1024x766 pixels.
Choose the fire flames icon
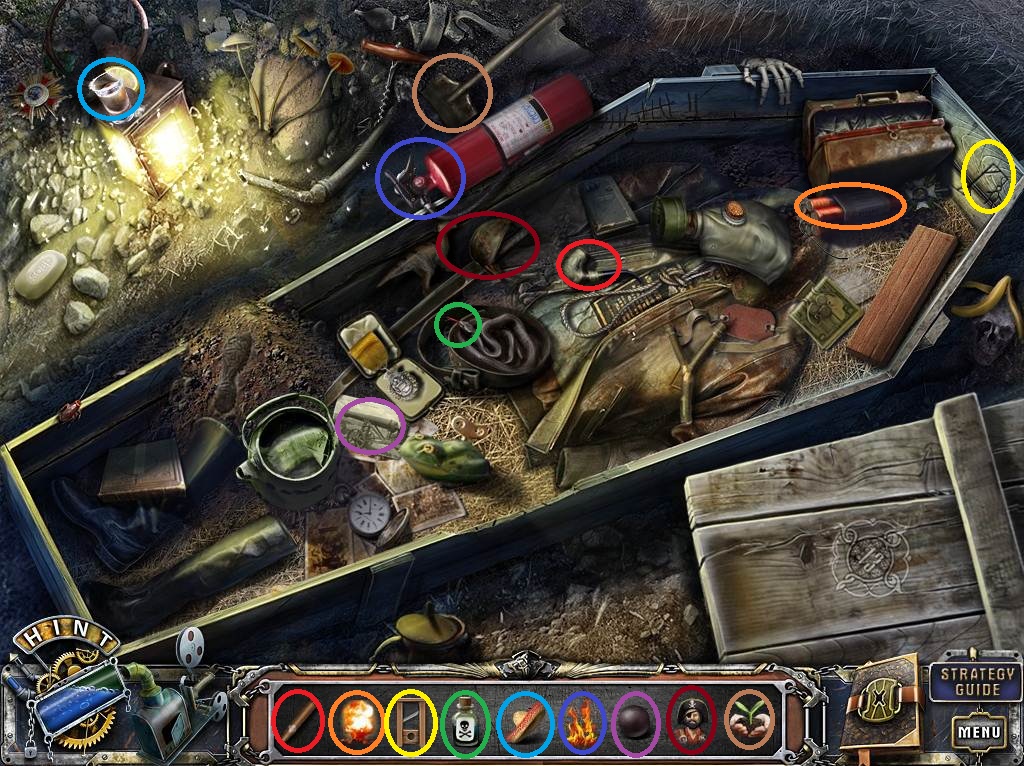(581, 720)
